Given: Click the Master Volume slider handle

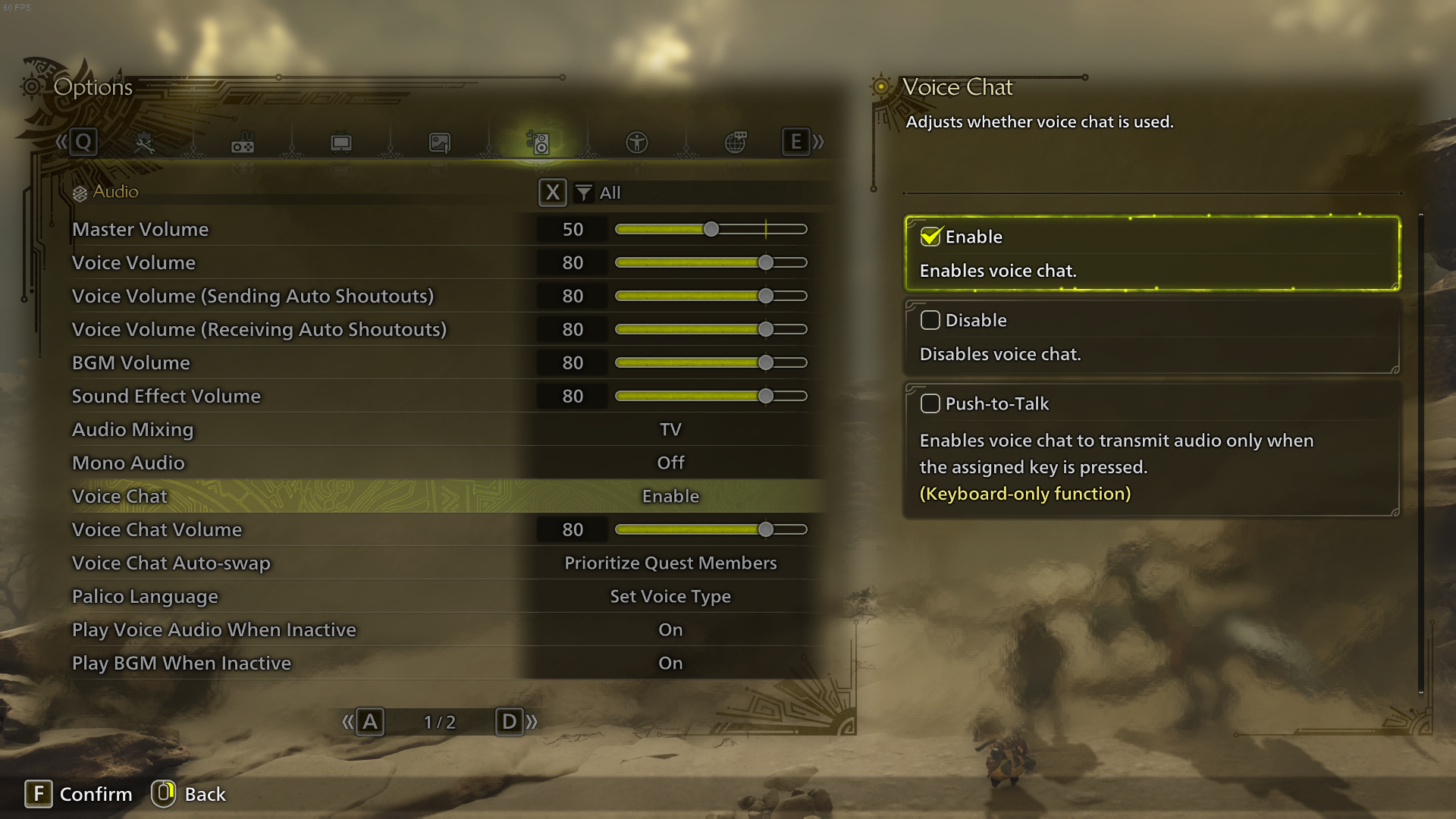Looking at the screenshot, I should pyautogui.click(x=711, y=228).
